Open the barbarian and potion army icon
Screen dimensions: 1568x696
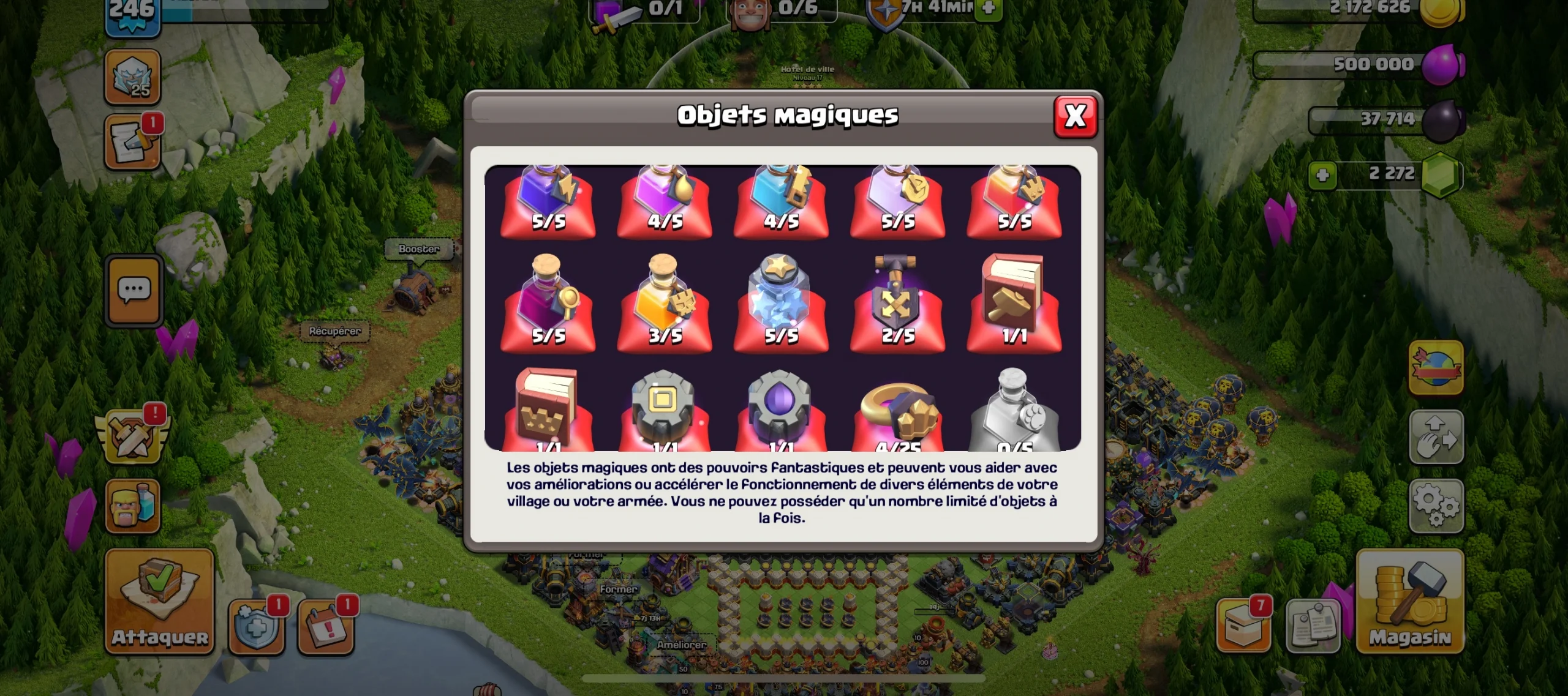point(132,506)
